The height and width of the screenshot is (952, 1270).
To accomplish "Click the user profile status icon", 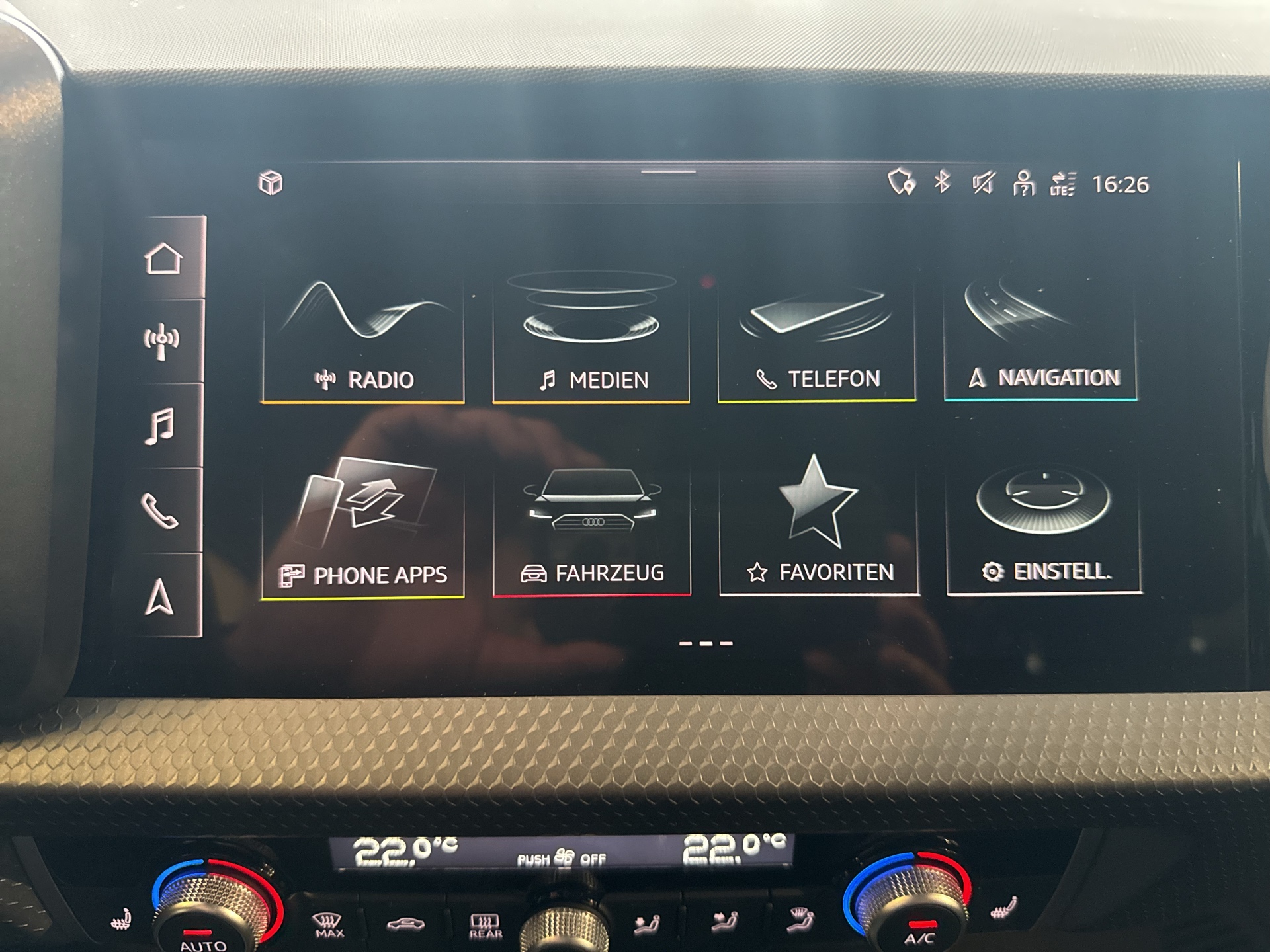I will click(1023, 183).
